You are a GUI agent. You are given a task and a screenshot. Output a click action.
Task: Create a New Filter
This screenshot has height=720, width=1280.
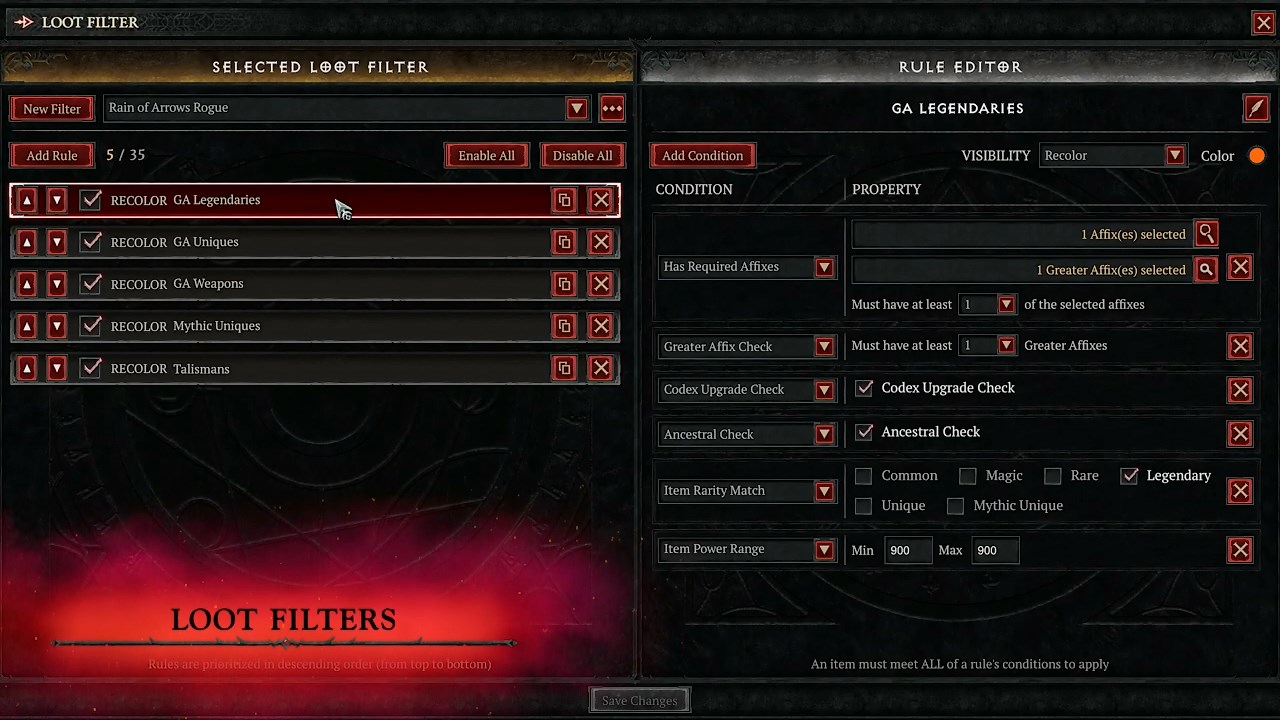[52, 109]
